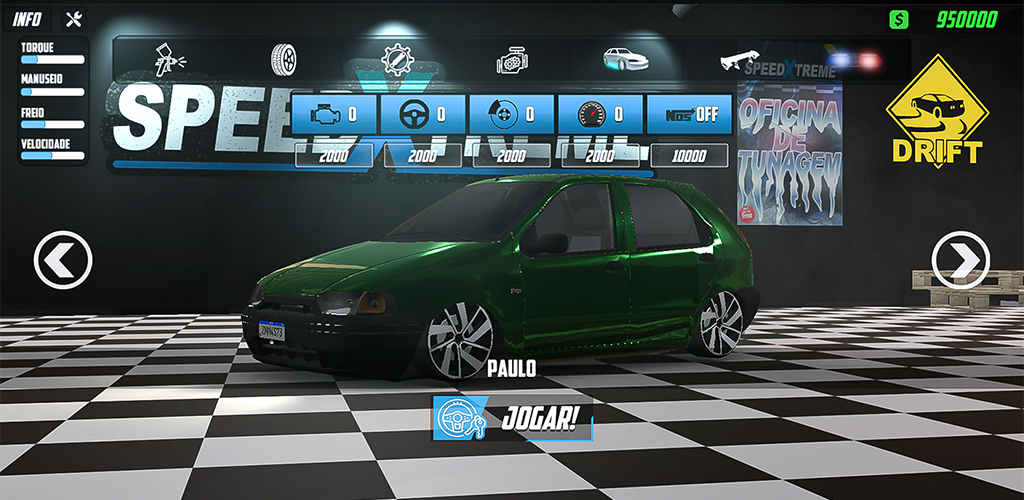Open the INFO panel
This screenshot has height=500, width=1024.
27,19
